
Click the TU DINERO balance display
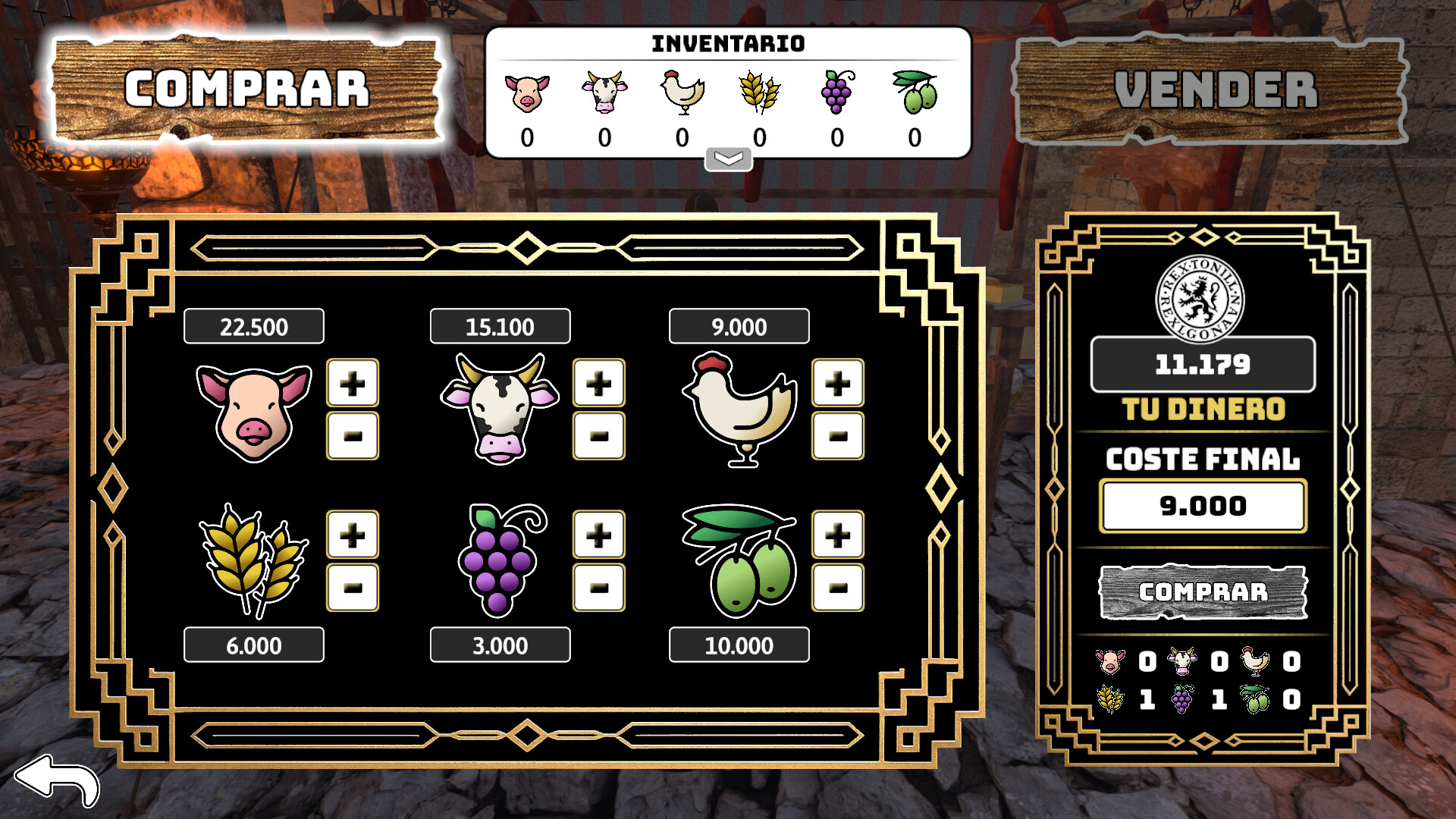coord(1203,364)
